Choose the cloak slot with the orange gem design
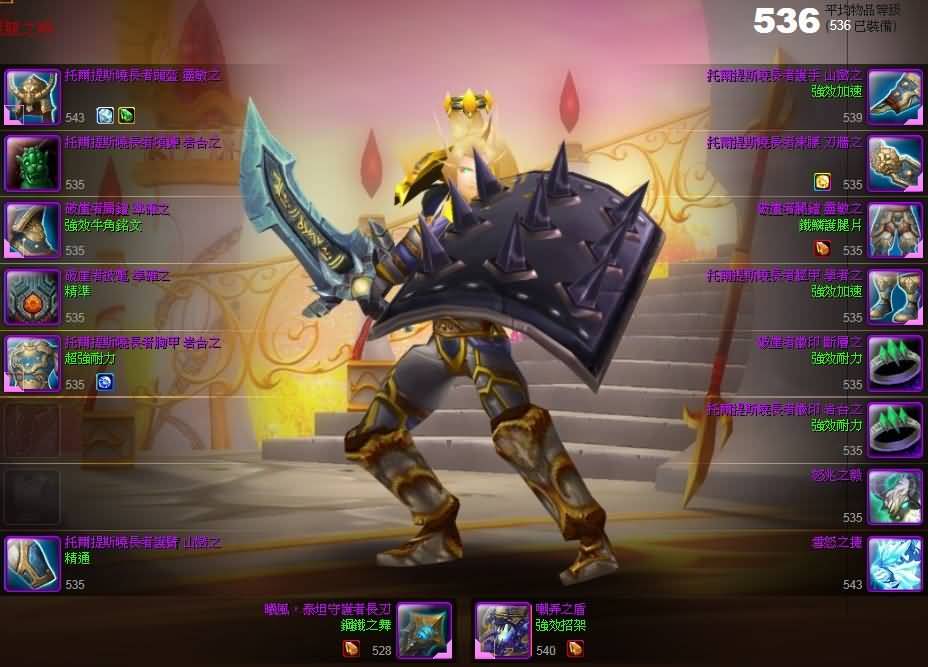Screen dimensions: 928x667 click(x=33, y=297)
